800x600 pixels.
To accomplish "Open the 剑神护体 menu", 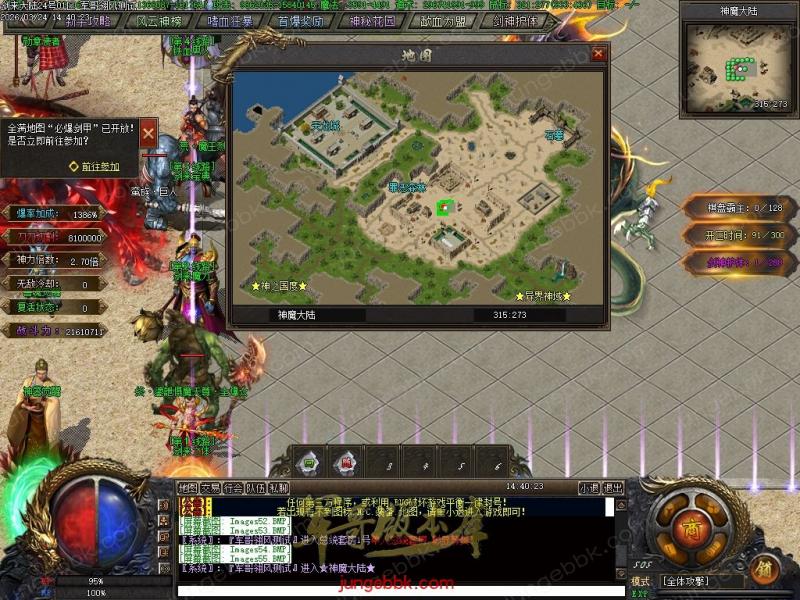I will [514, 20].
